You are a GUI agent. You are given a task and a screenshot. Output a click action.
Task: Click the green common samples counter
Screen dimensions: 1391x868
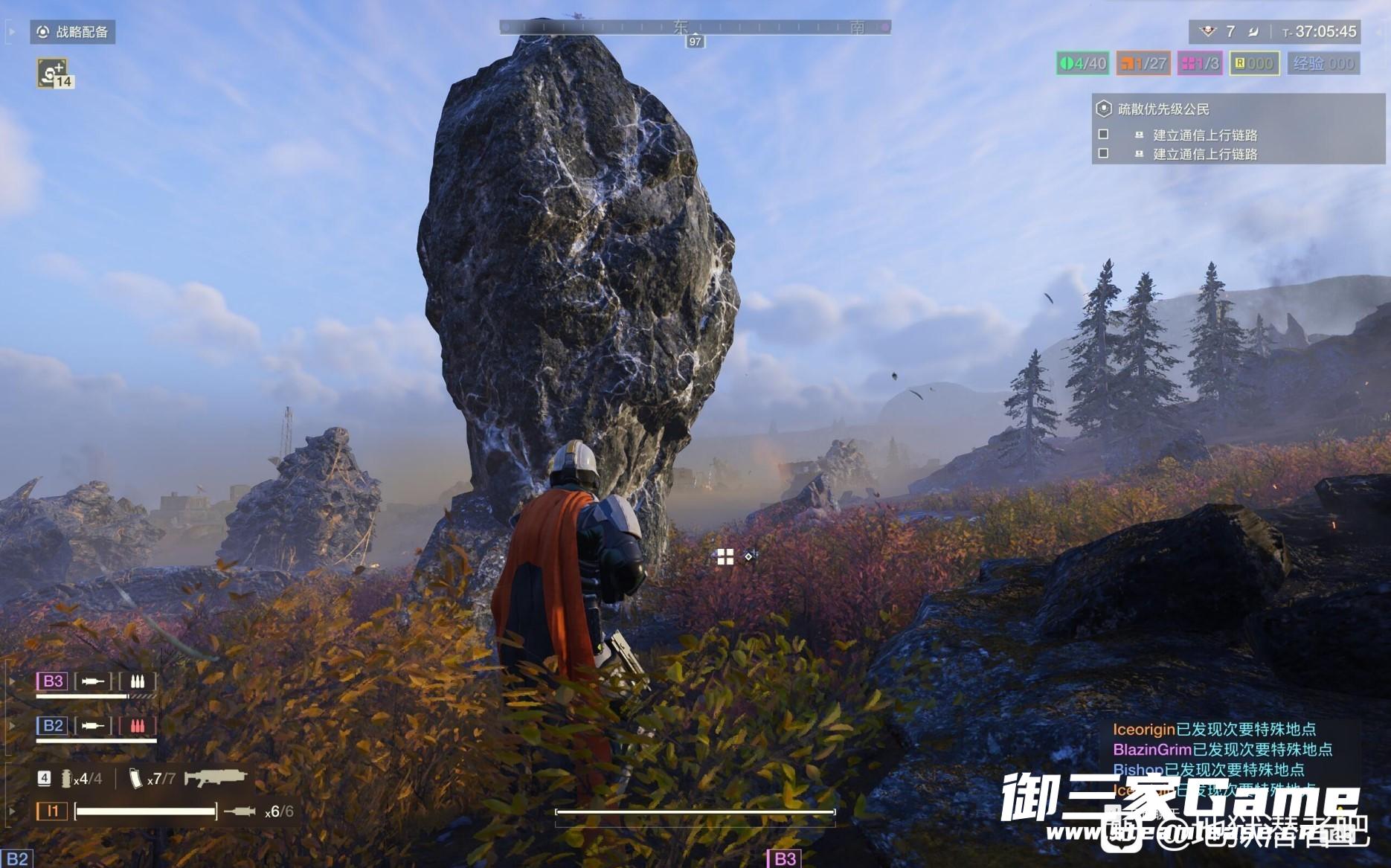click(x=1082, y=63)
